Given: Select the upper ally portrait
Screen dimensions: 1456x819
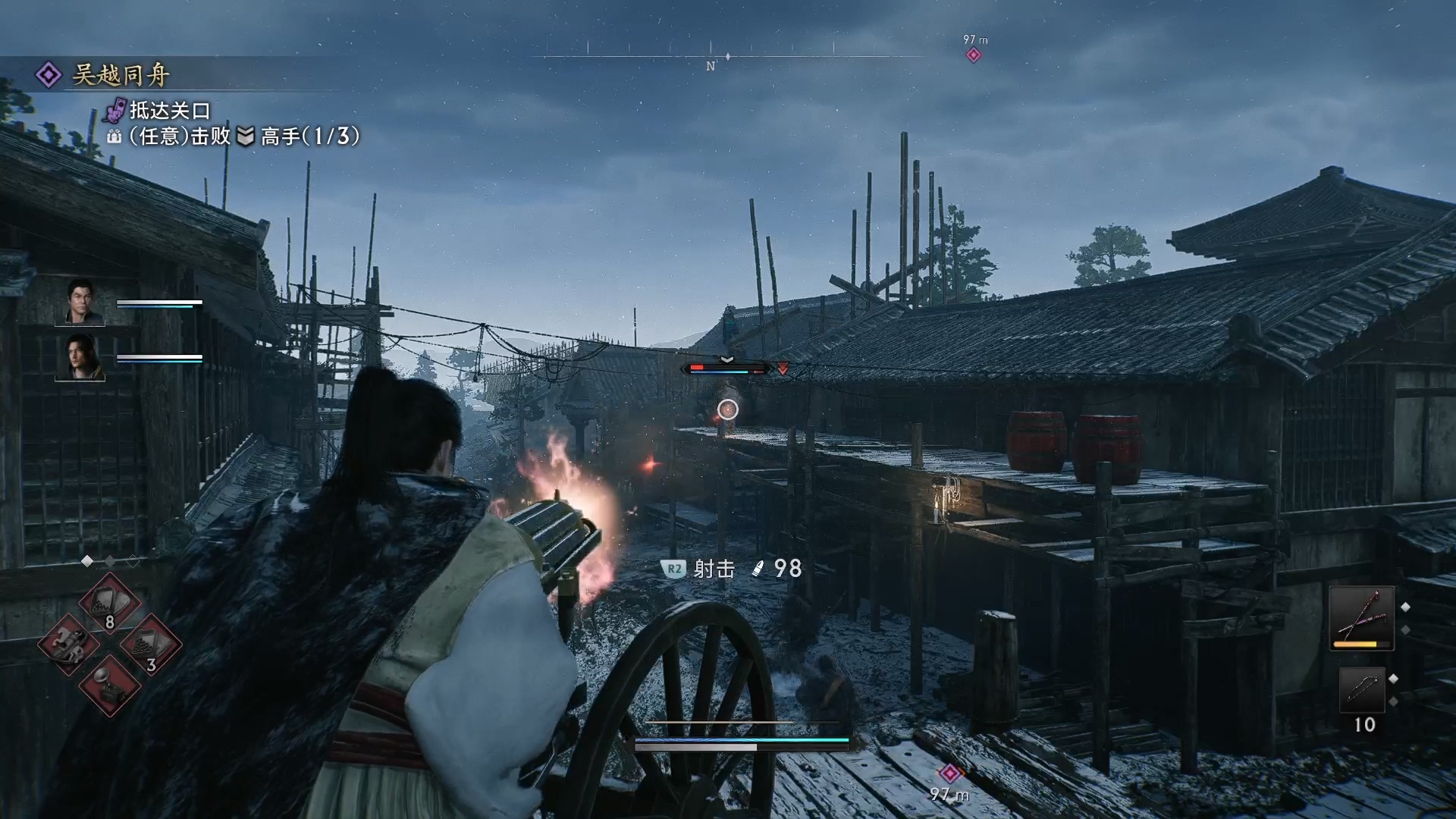Looking at the screenshot, I should (x=80, y=301).
